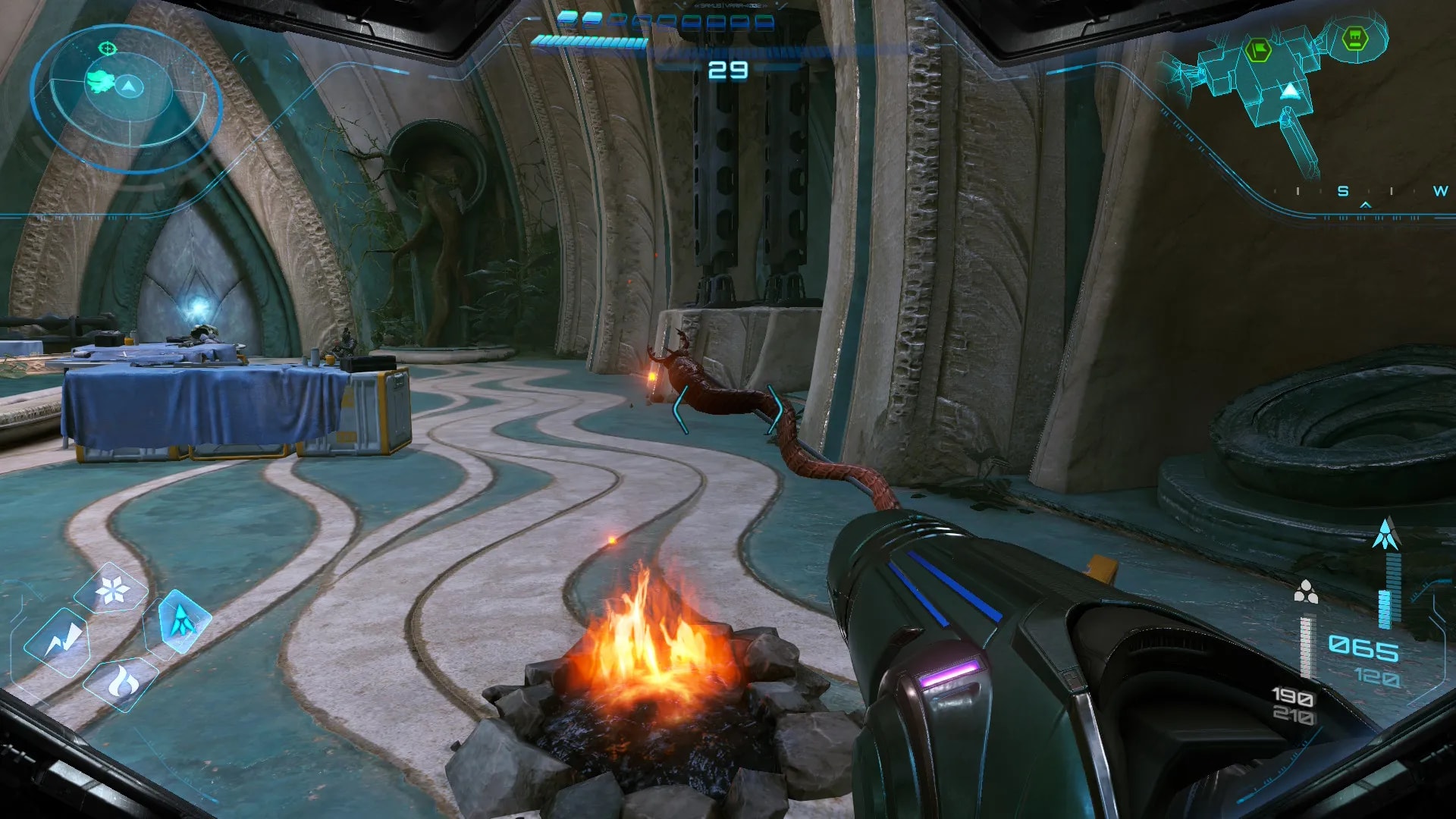1456x819 pixels.
Task: Click the blue missile ammo icon
Action: coord(1385,535)
